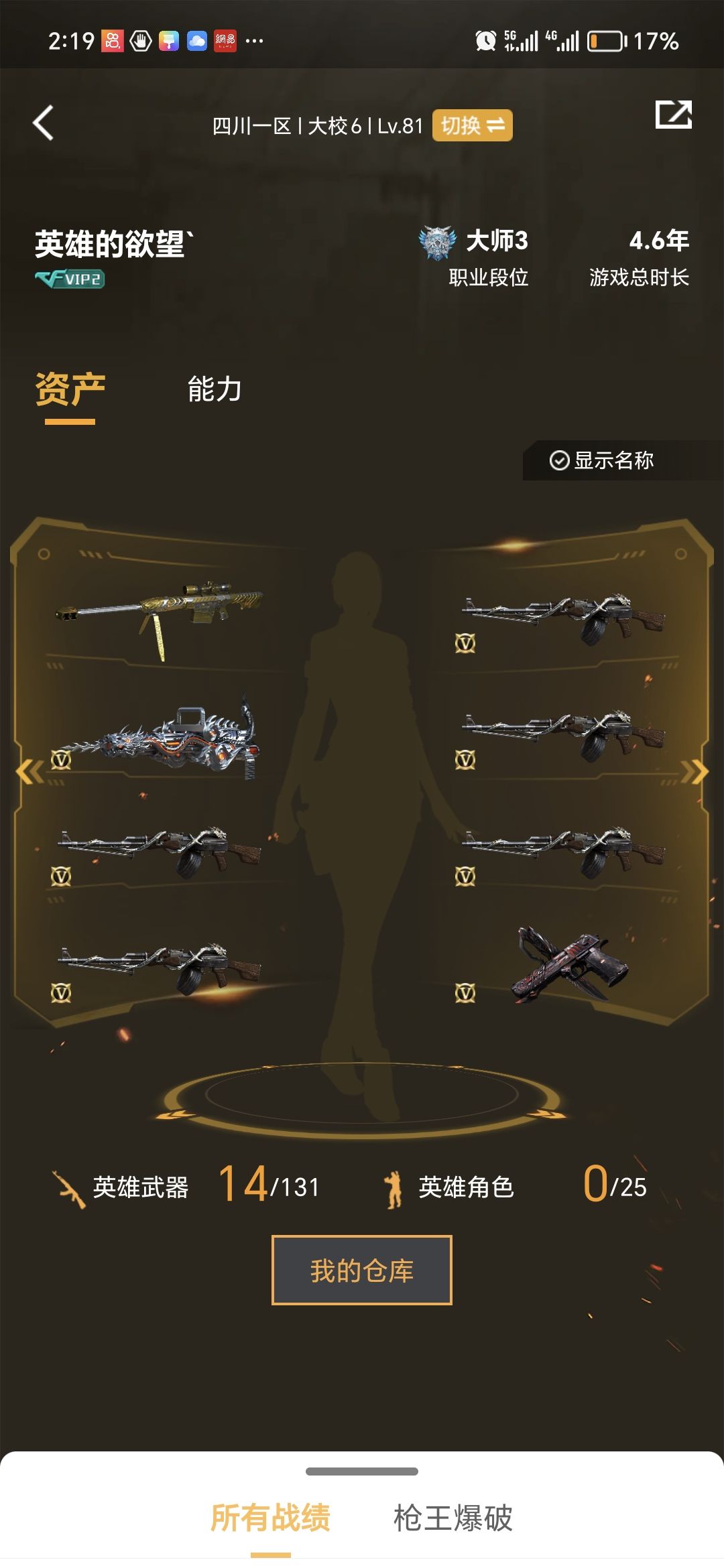Open the 英雄角色 hero characters collection
The height and width of the screenshot is (1568, 724).
[x=465, y=1187]
